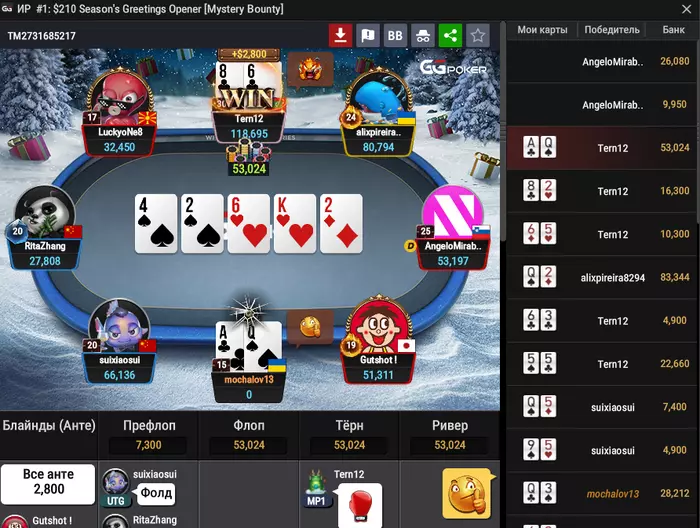The image size is (700, 528).
Task: Jump to the Ривер street column
Action: click(449, 426)
